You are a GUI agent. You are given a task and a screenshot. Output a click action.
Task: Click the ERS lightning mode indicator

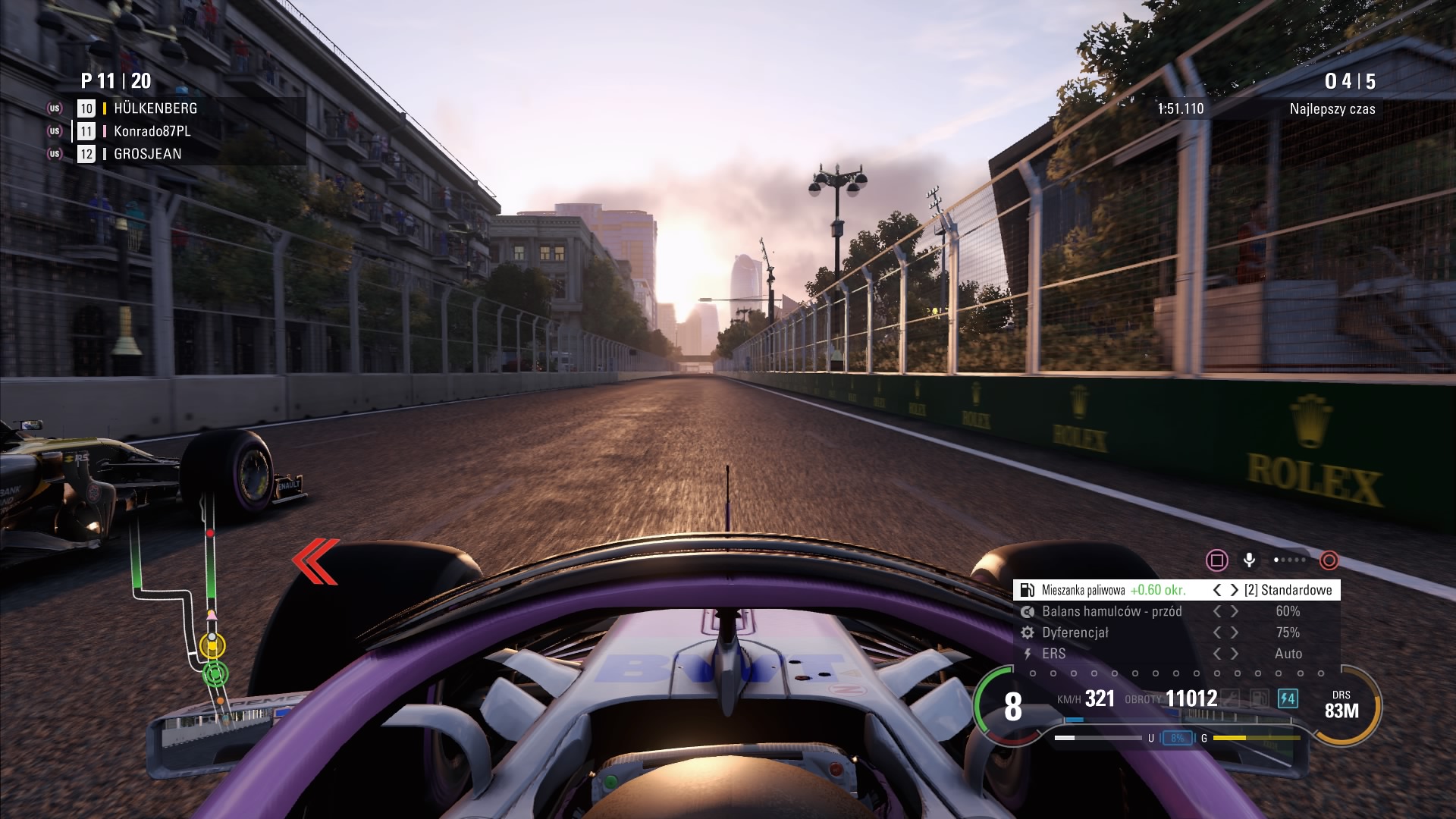1288,698
